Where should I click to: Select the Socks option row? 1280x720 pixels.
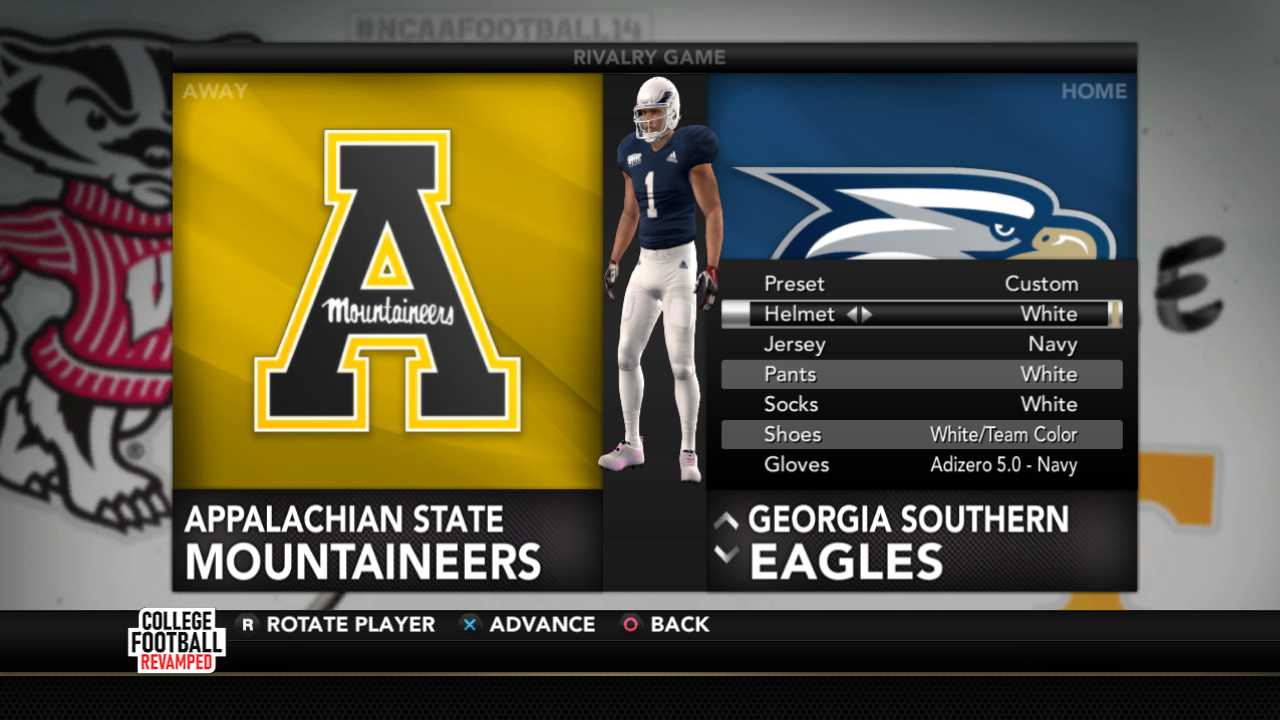click(920, 404)
